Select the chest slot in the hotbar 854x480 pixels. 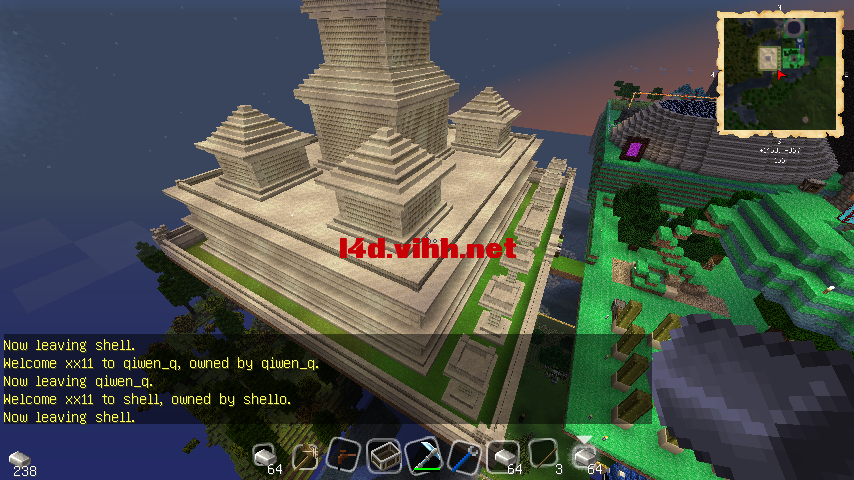pos(383,457)
